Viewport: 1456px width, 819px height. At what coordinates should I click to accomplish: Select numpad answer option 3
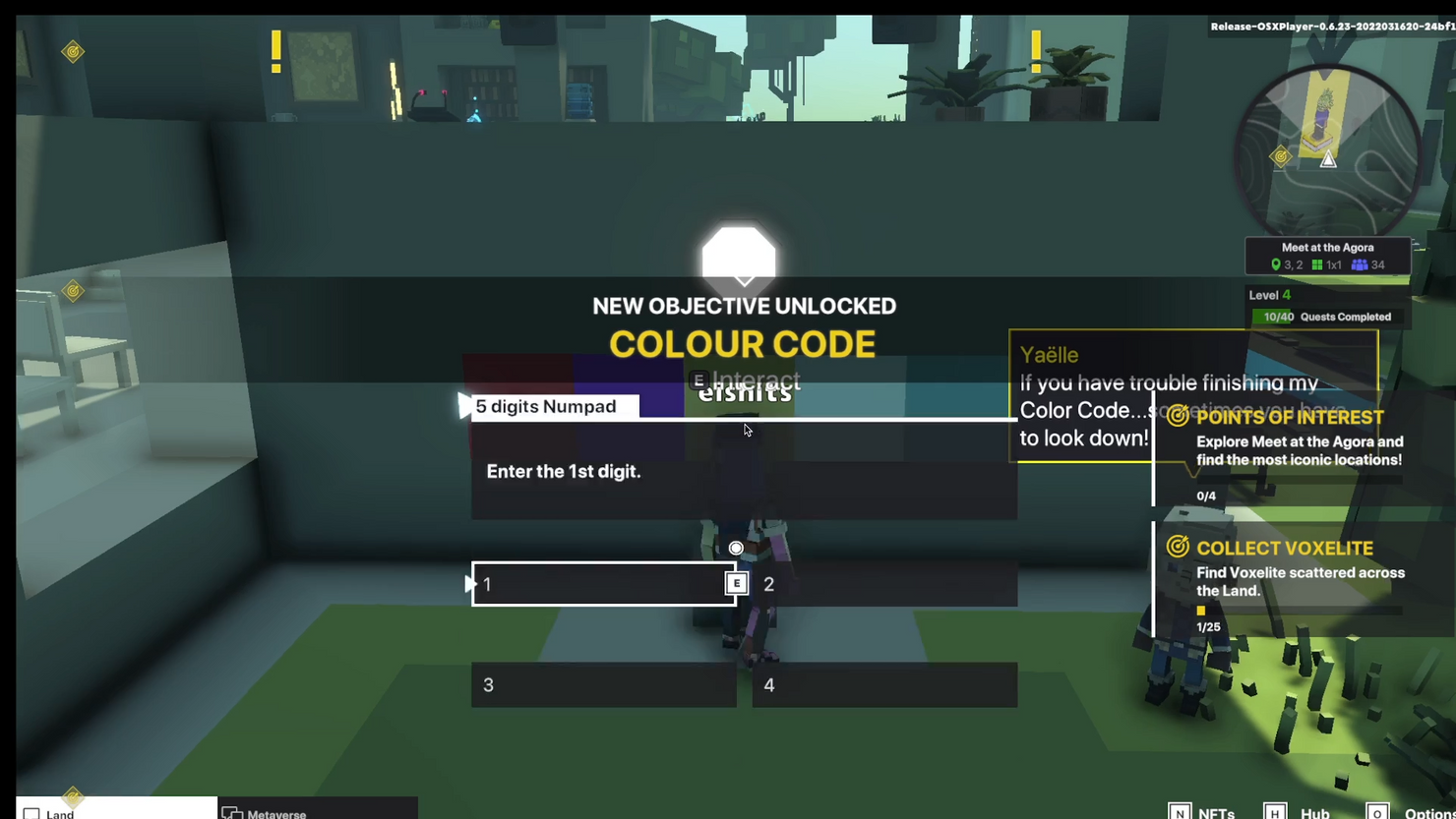(603, 684)
